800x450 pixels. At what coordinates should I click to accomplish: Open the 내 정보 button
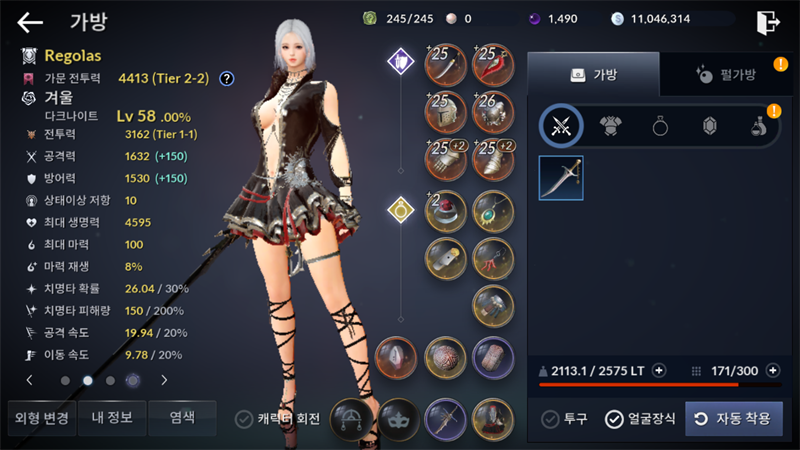click(x=113, y=417)
